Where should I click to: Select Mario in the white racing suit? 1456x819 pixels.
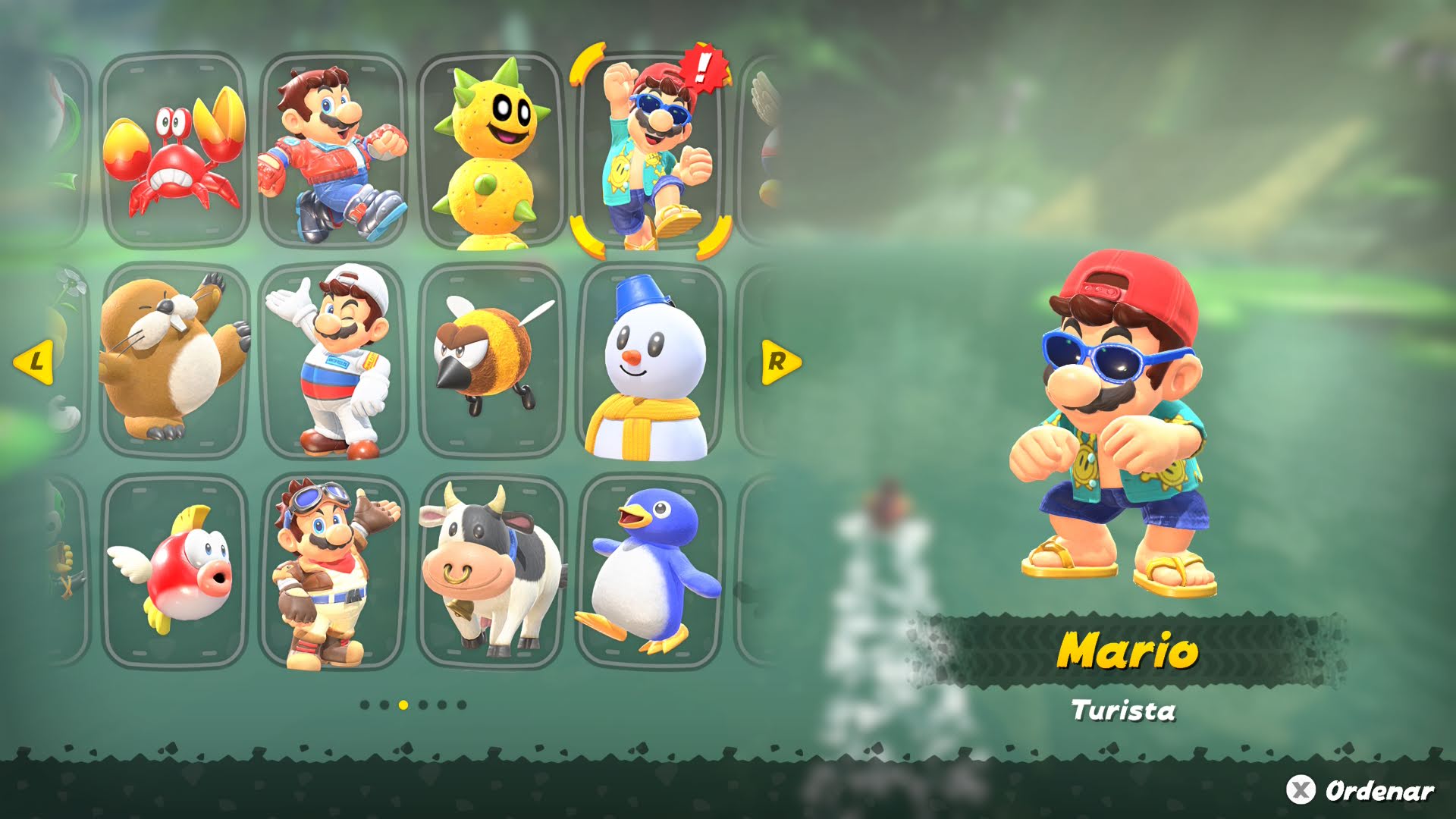click(334, 360)
